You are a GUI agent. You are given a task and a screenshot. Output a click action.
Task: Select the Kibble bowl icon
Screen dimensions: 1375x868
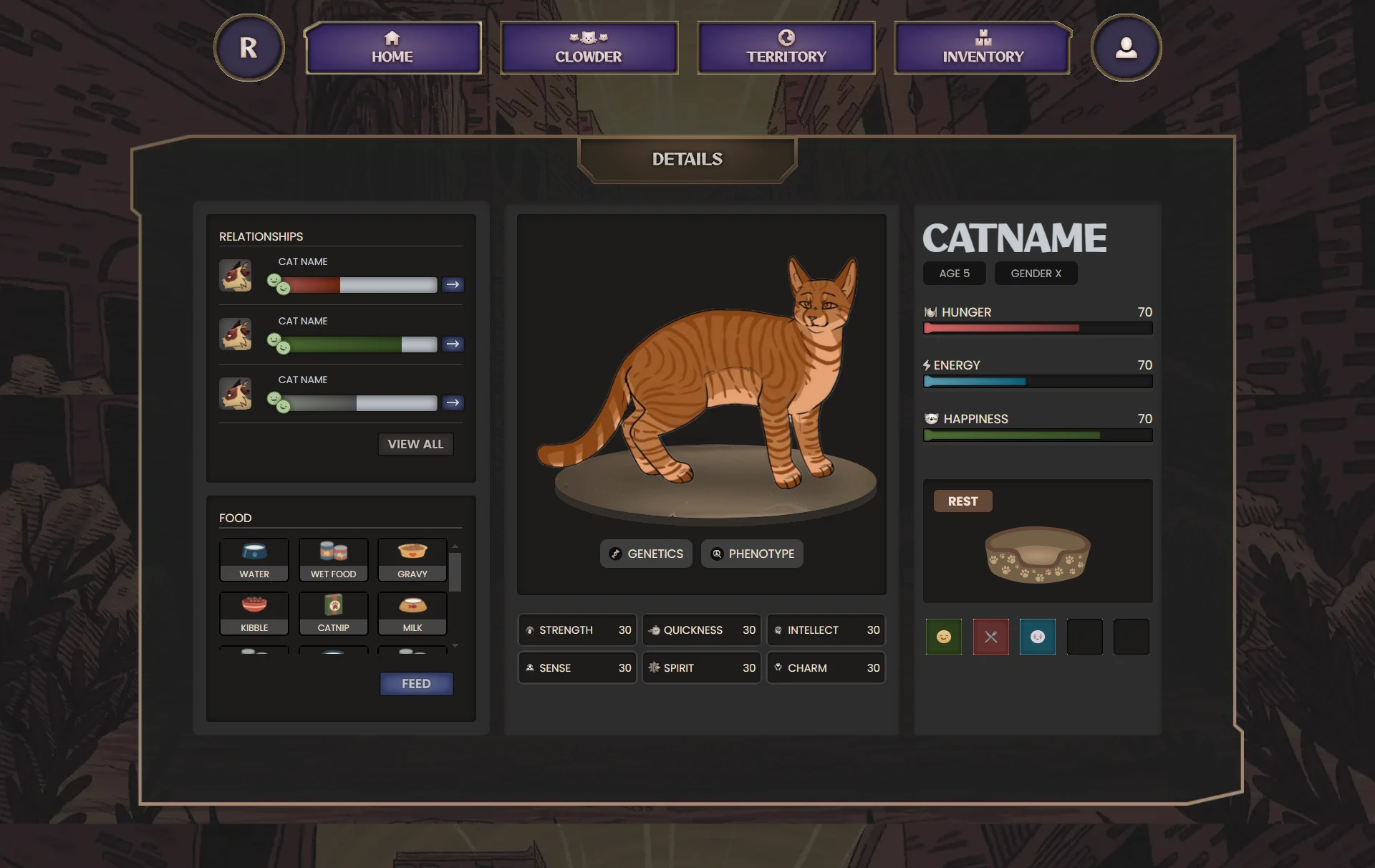[x=254, y=613]
